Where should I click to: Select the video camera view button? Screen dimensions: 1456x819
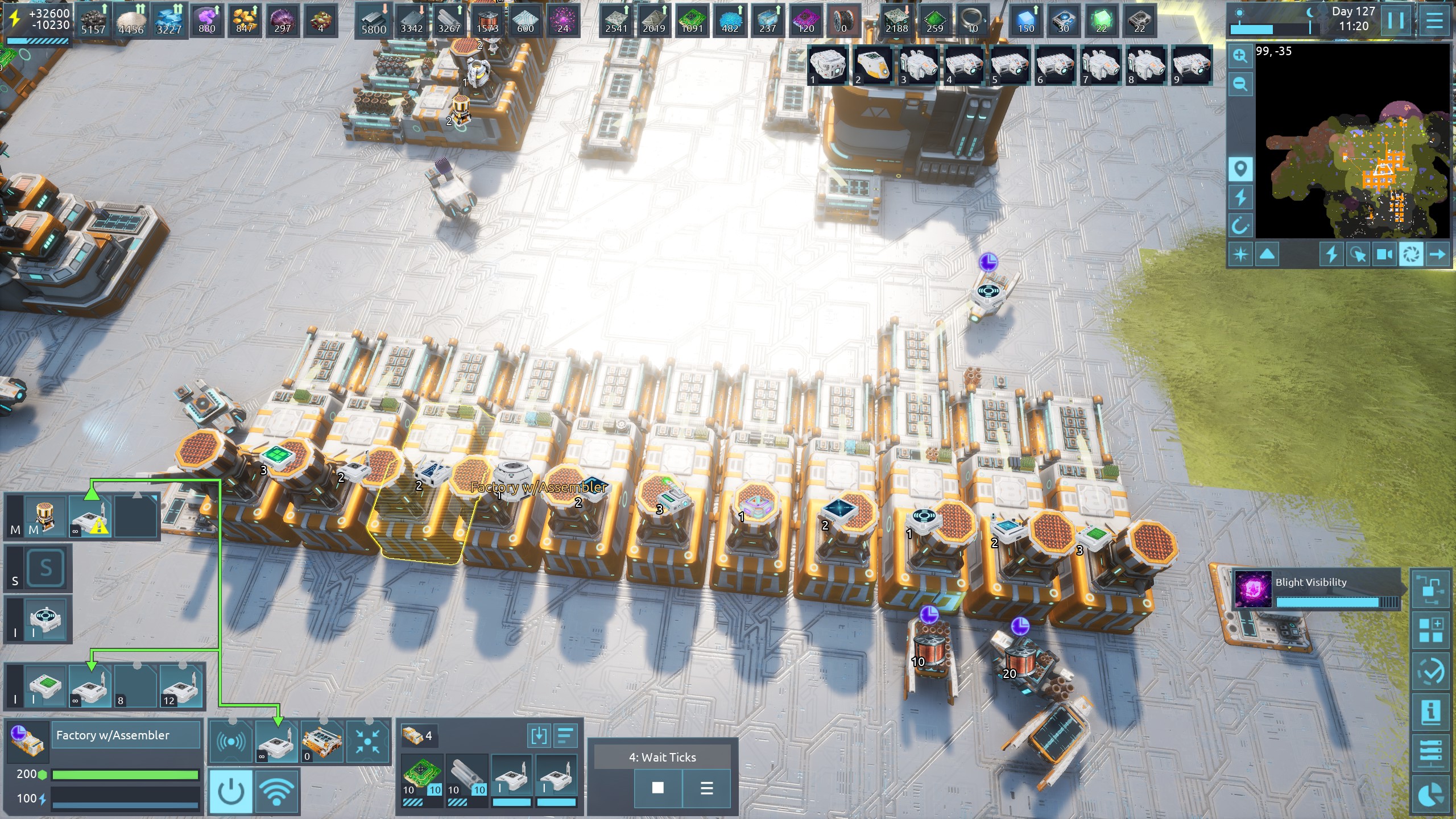point(1384,254)
